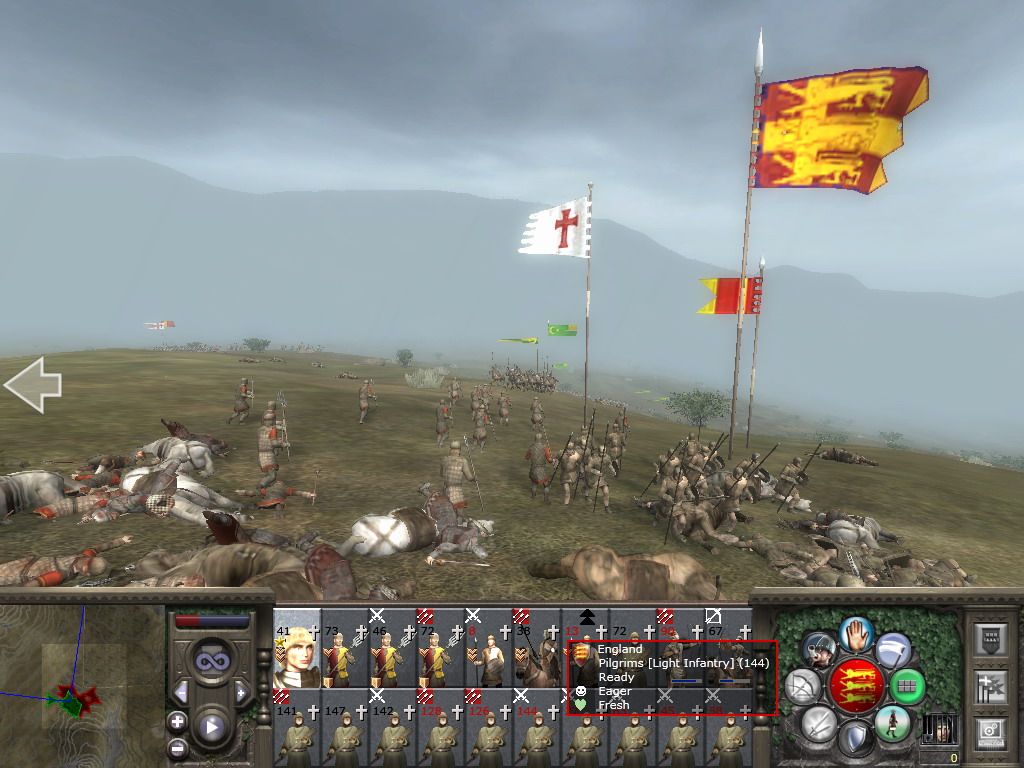Toggle pause with the play button
Screen dimensions: 1024x768
coord(211,727)
